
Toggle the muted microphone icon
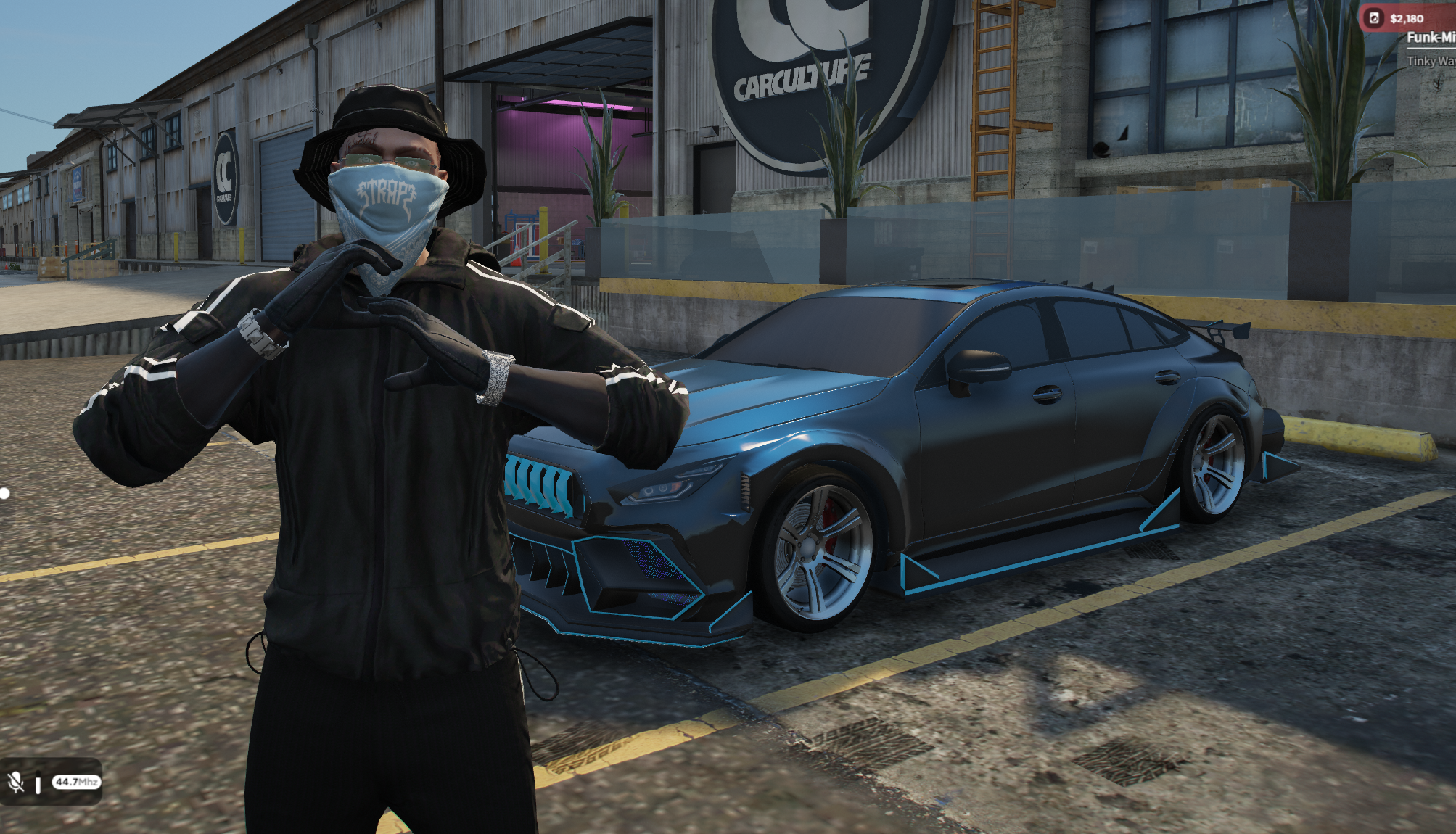pos(15,782)
